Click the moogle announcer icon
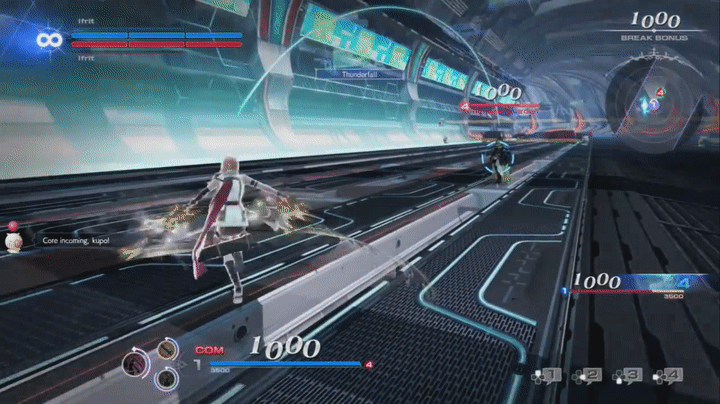The width and height of the screenshot is (720, 404). point(15,243)
